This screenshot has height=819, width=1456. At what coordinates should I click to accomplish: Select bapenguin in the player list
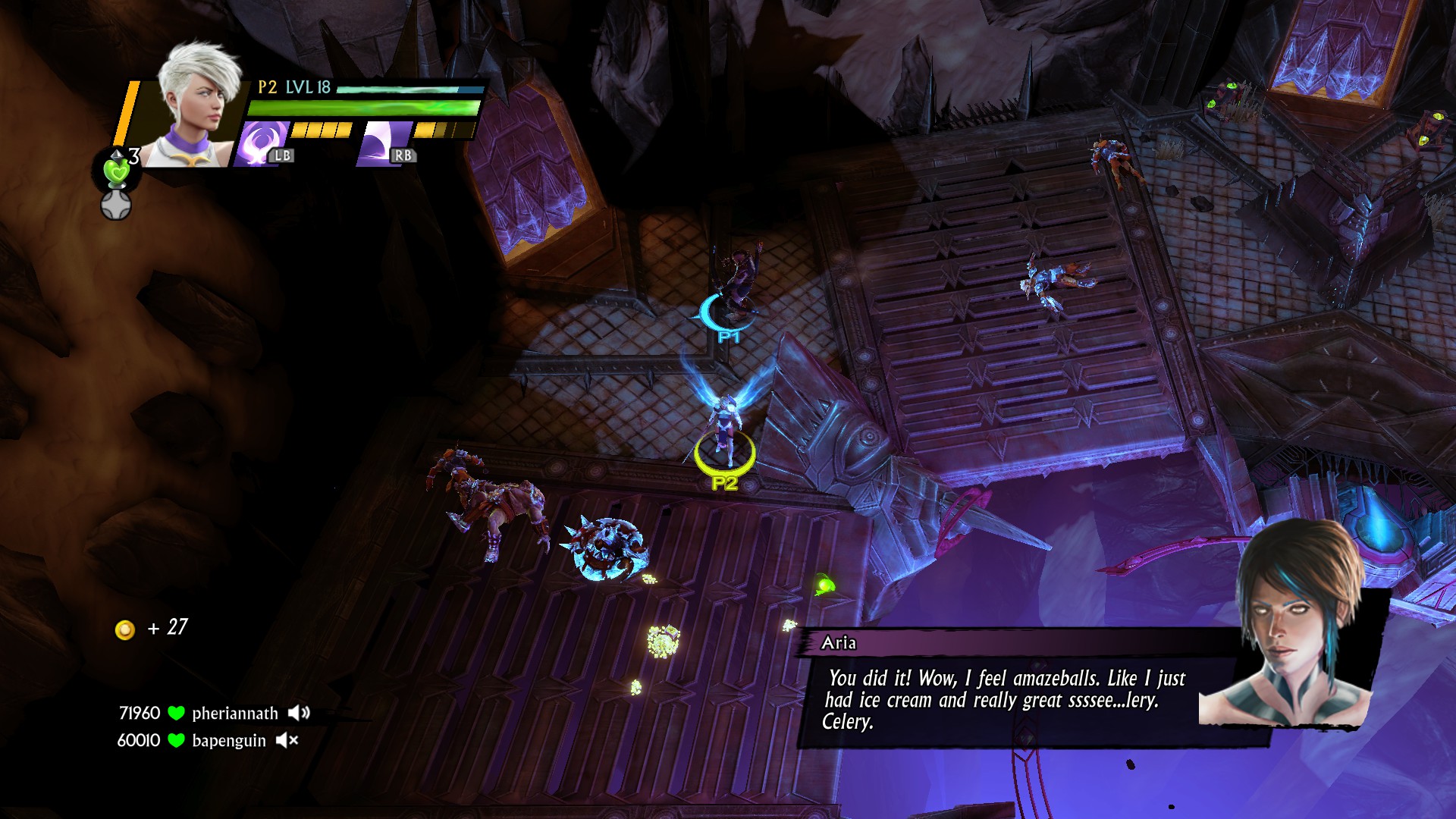228,741
